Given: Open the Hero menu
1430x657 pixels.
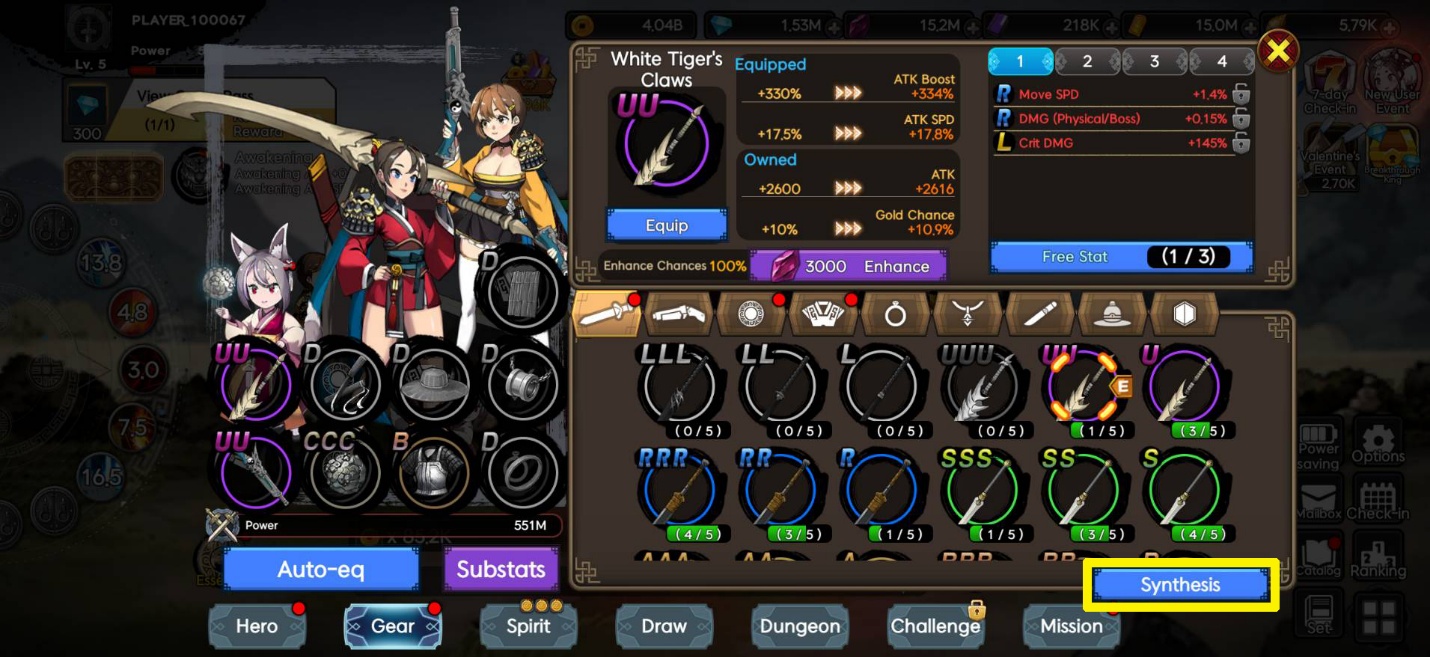Looking at the screenshot, I should 256,626.
